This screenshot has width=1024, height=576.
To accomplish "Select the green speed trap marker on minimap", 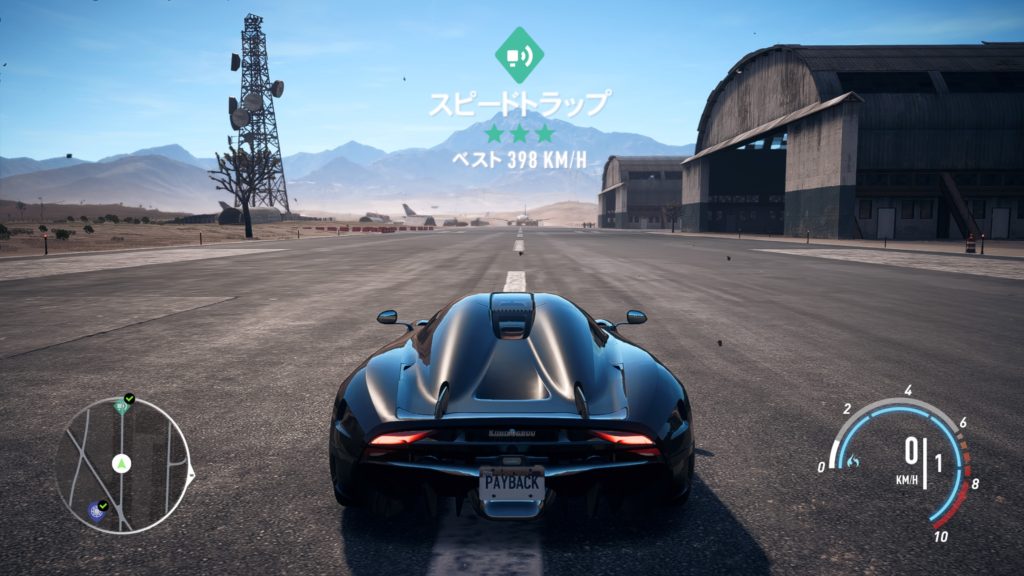I will (x=121, y=405).
